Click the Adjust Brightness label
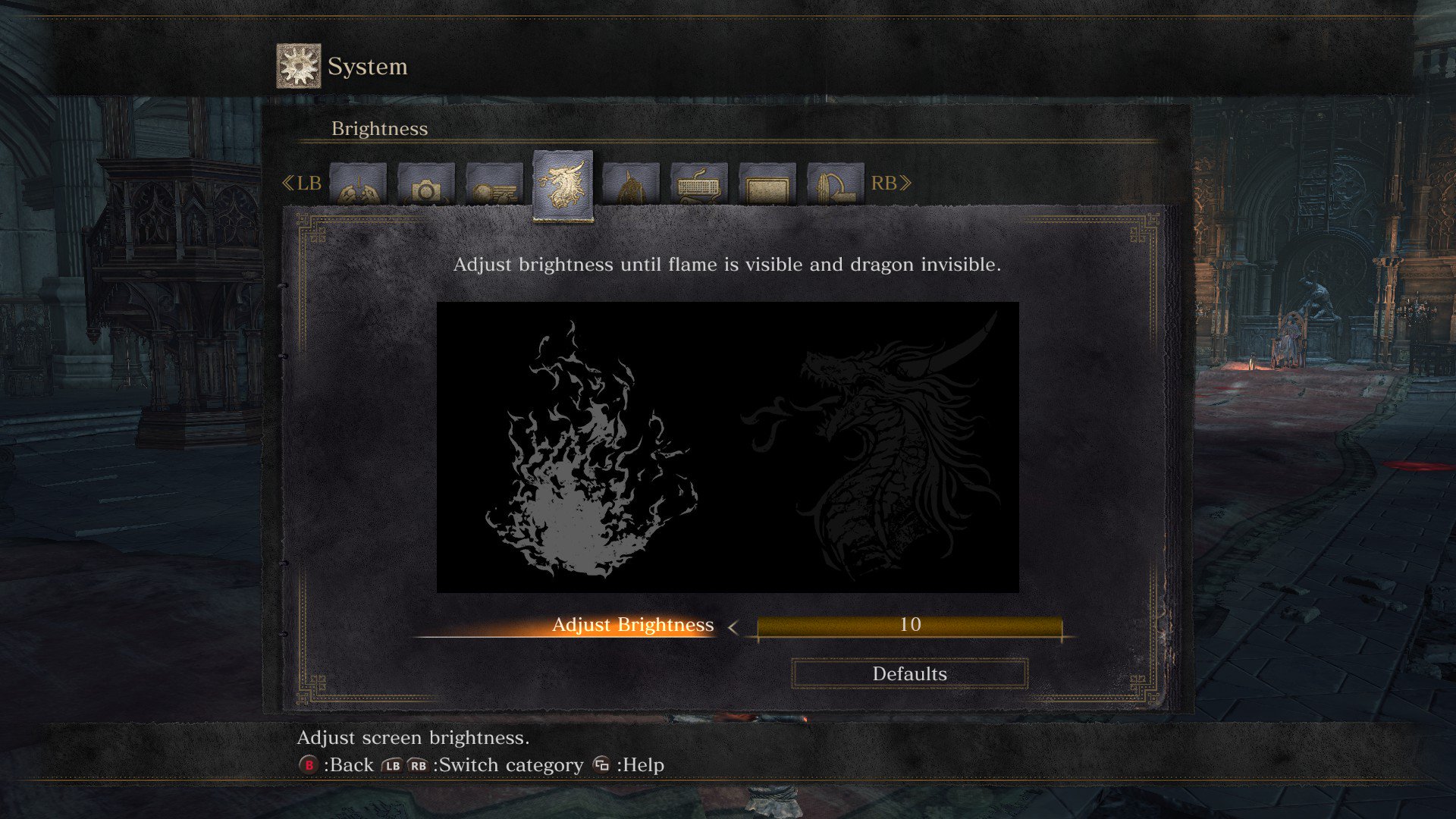The width and height of the screenshot is (1456, 819). click(633, 626)
